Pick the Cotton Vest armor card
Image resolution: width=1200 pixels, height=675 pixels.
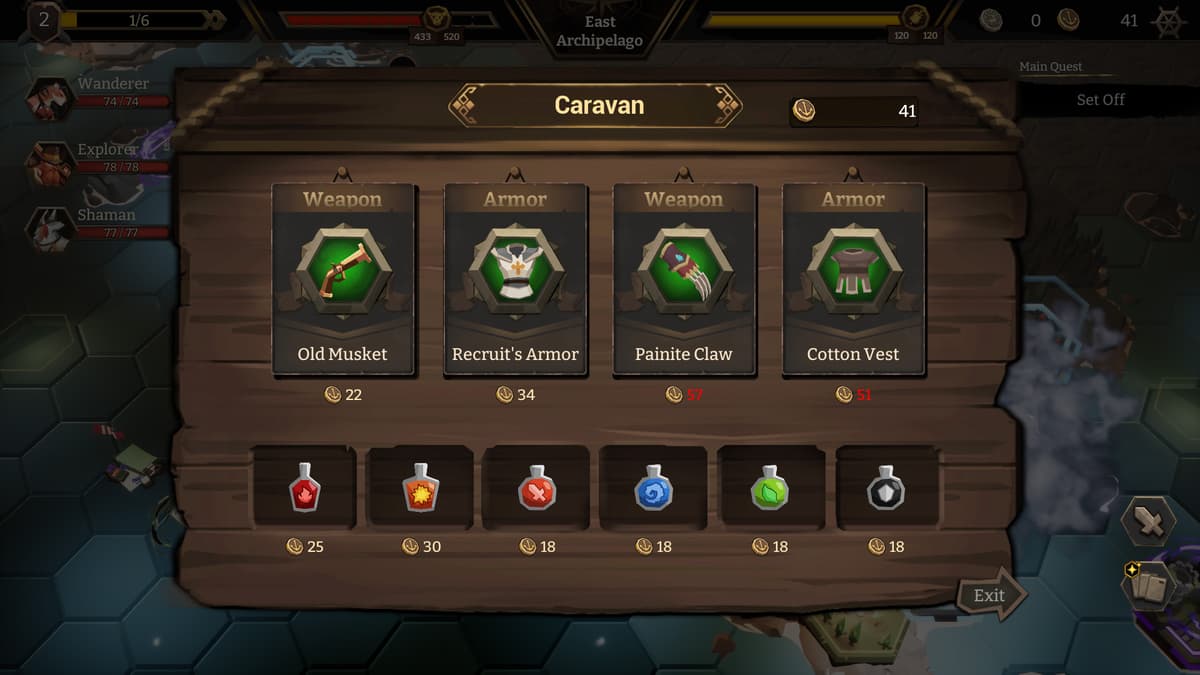853,279
